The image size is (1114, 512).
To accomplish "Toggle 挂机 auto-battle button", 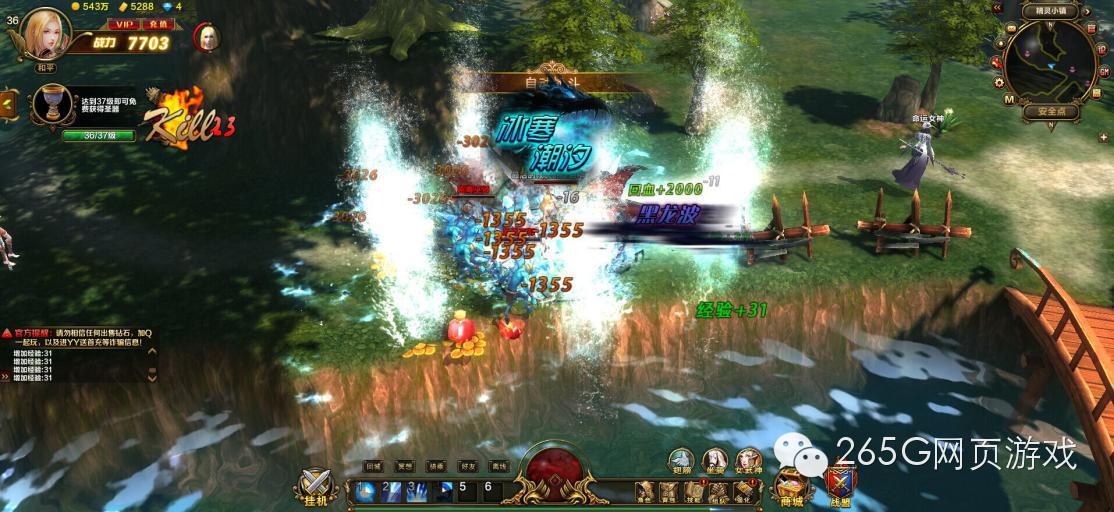I will point(316,487).
